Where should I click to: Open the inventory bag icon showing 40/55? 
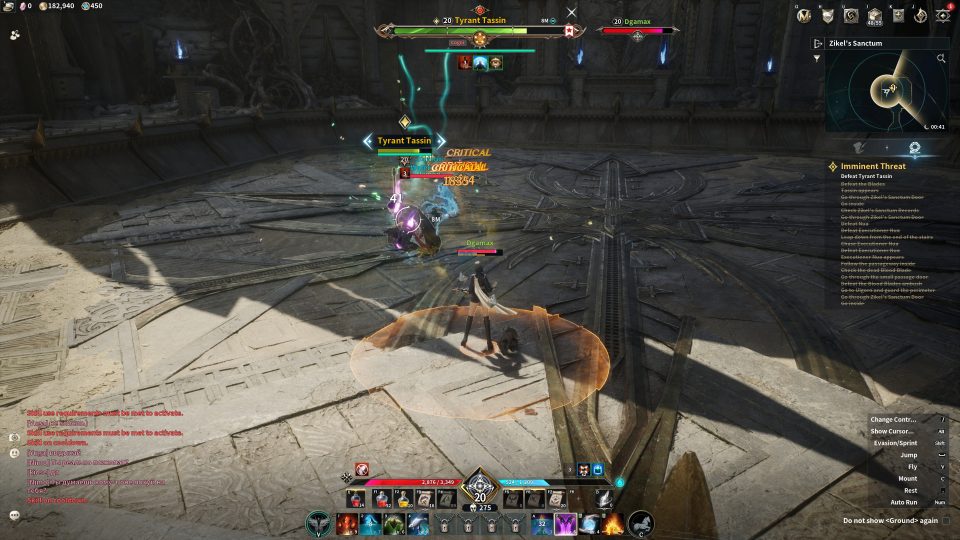[875, 15]
